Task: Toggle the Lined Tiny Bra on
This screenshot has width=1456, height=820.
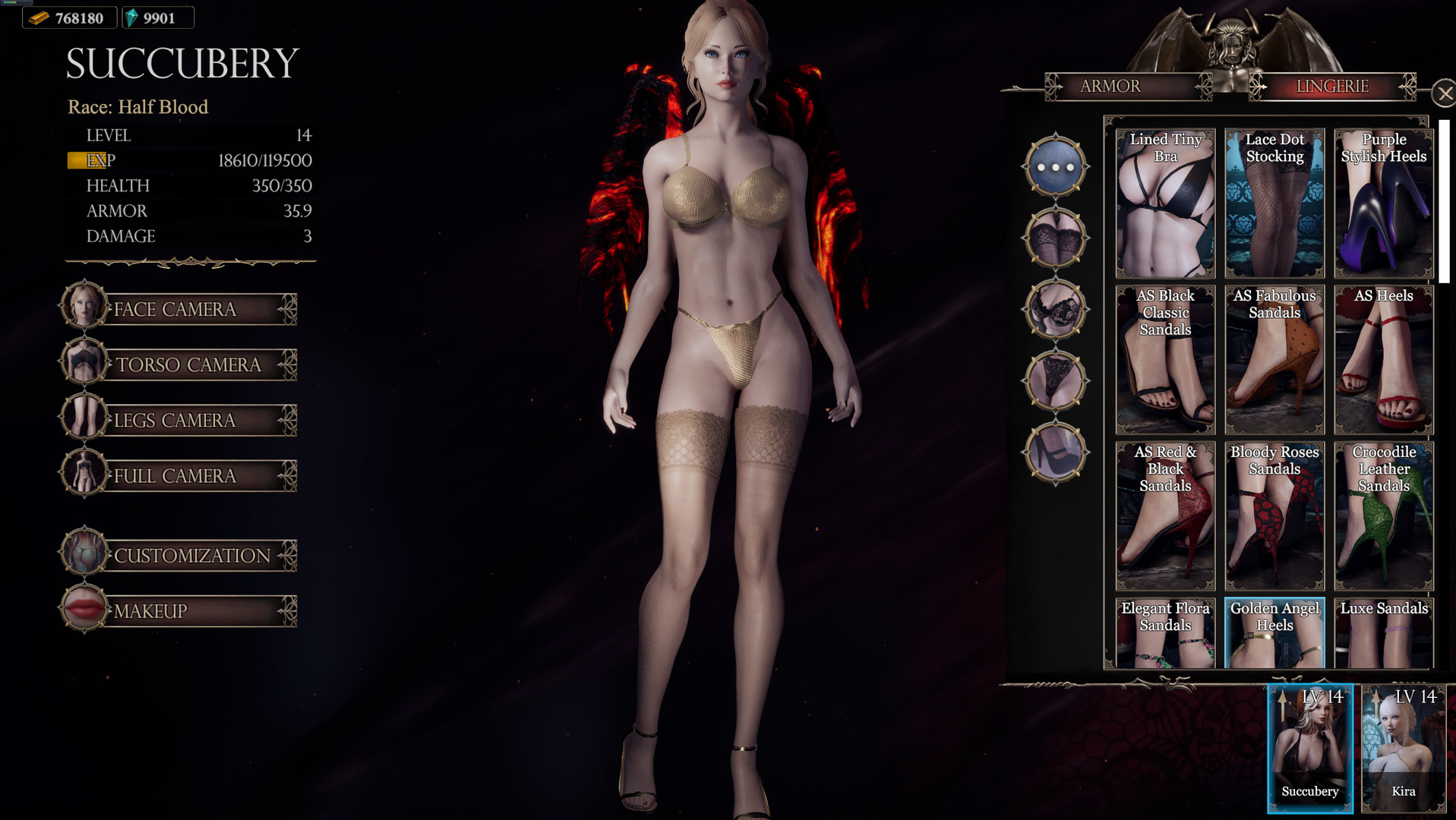Action: point(1165,203)
